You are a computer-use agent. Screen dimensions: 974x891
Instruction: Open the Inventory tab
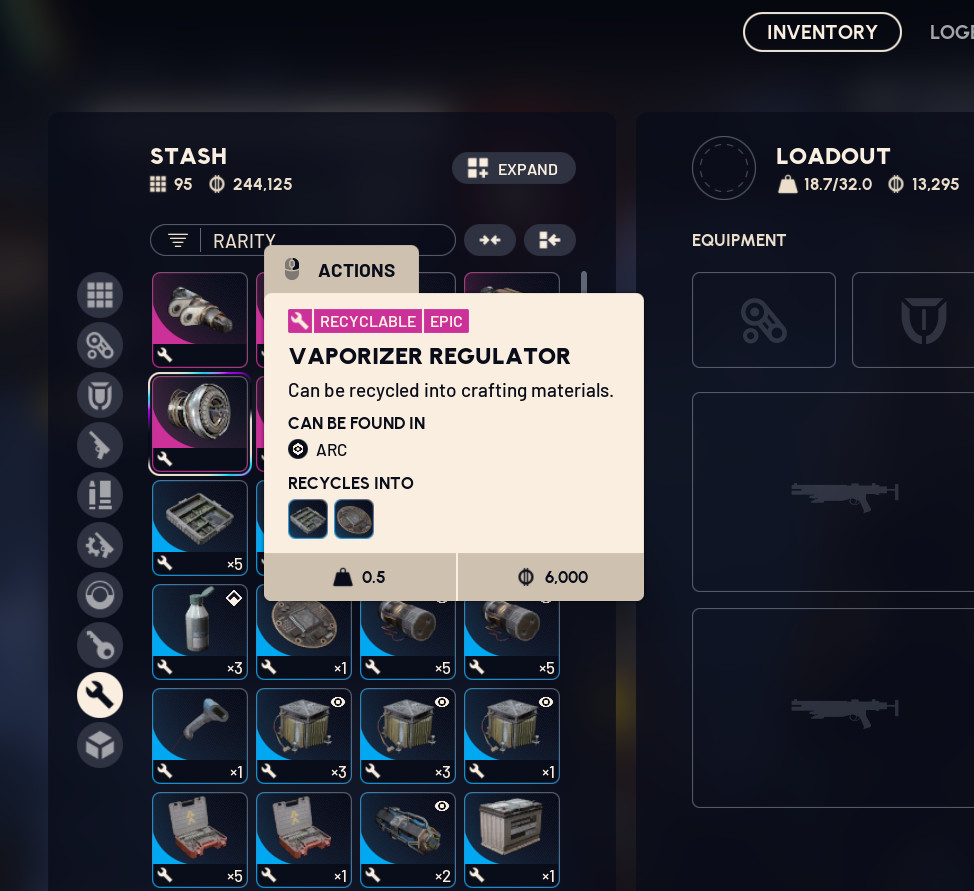822,32
